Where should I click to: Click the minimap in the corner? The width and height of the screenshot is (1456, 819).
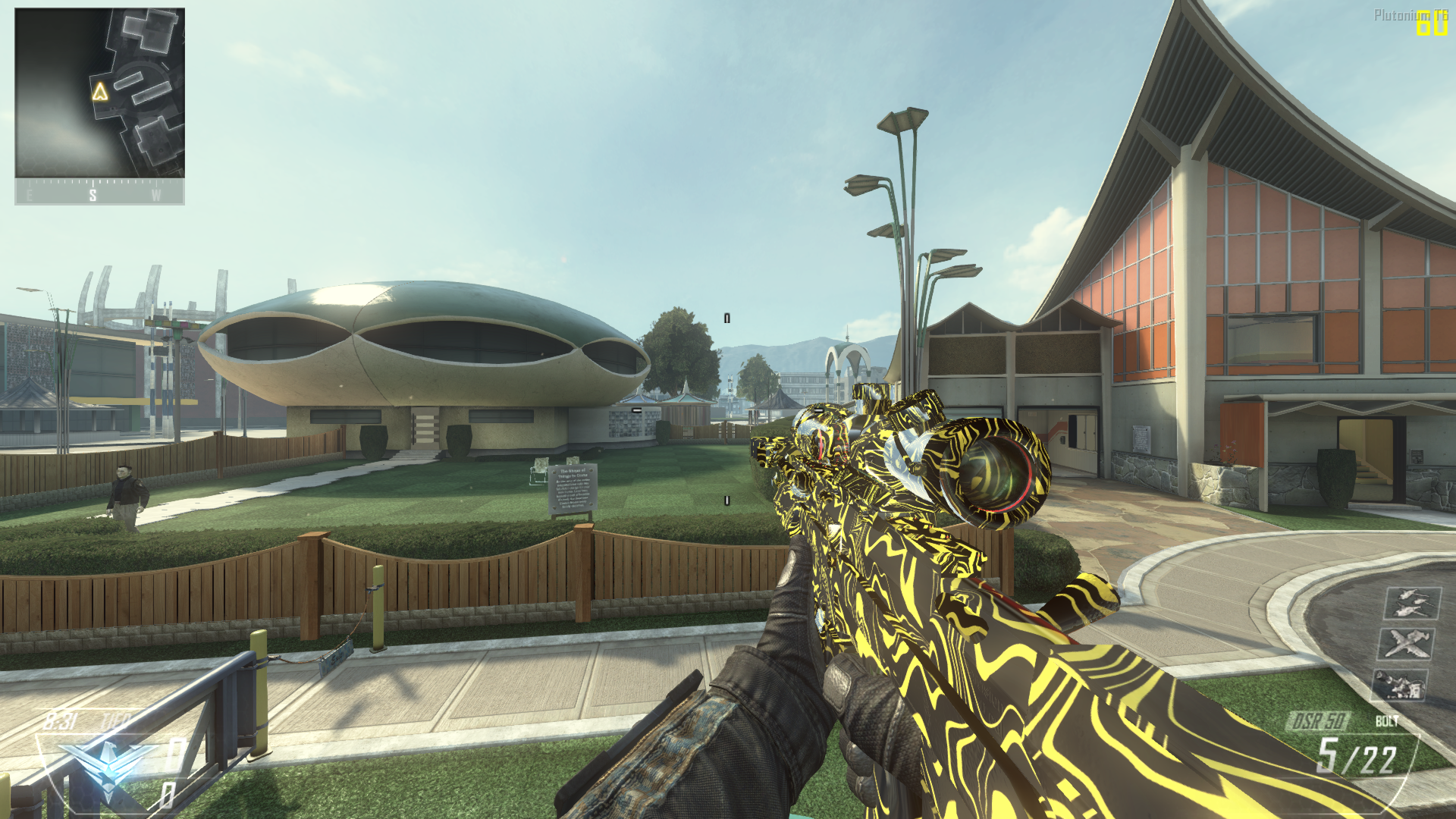[x=99, y=93]
